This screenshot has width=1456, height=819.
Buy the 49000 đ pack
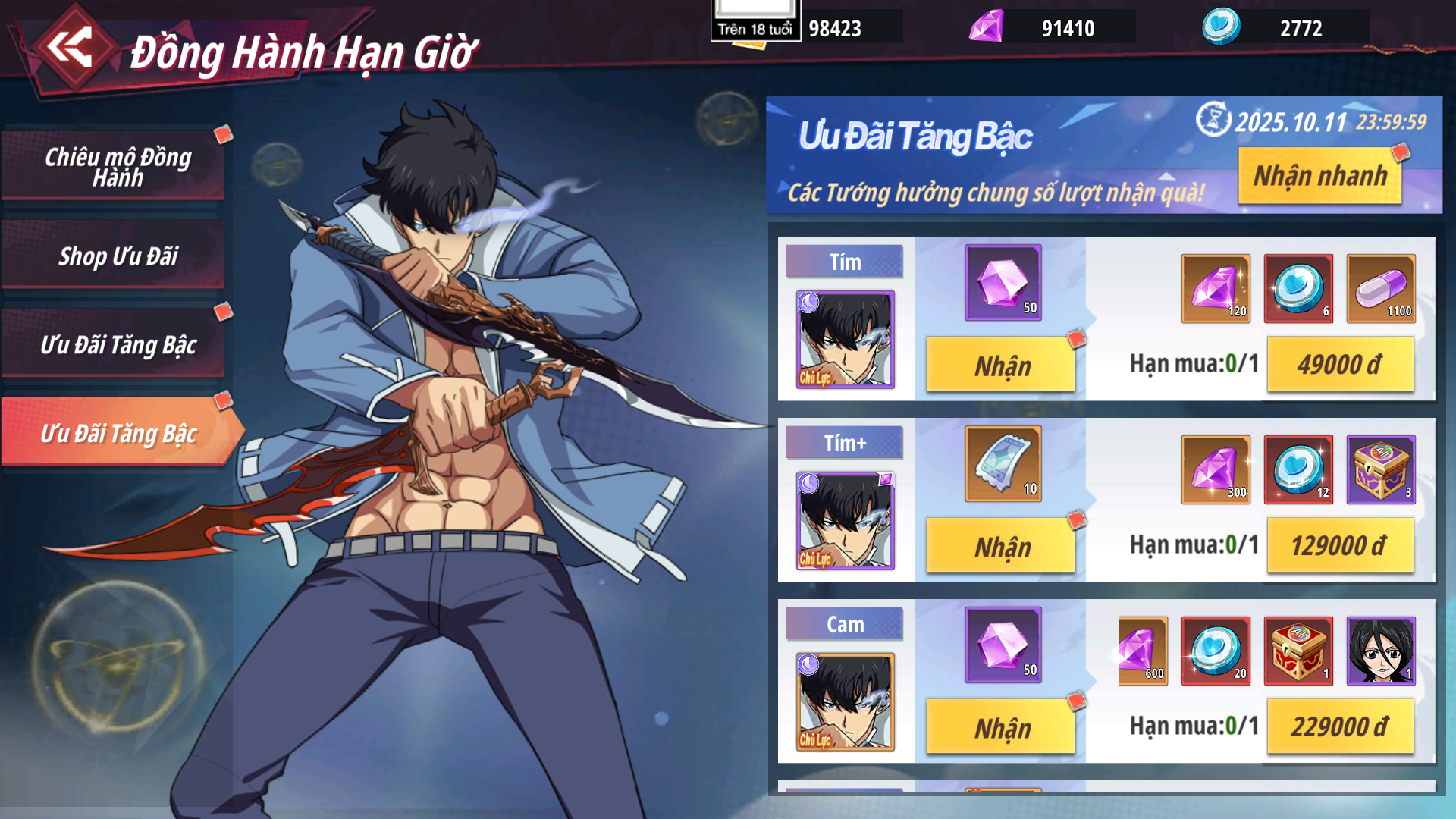click(1340, 365)
